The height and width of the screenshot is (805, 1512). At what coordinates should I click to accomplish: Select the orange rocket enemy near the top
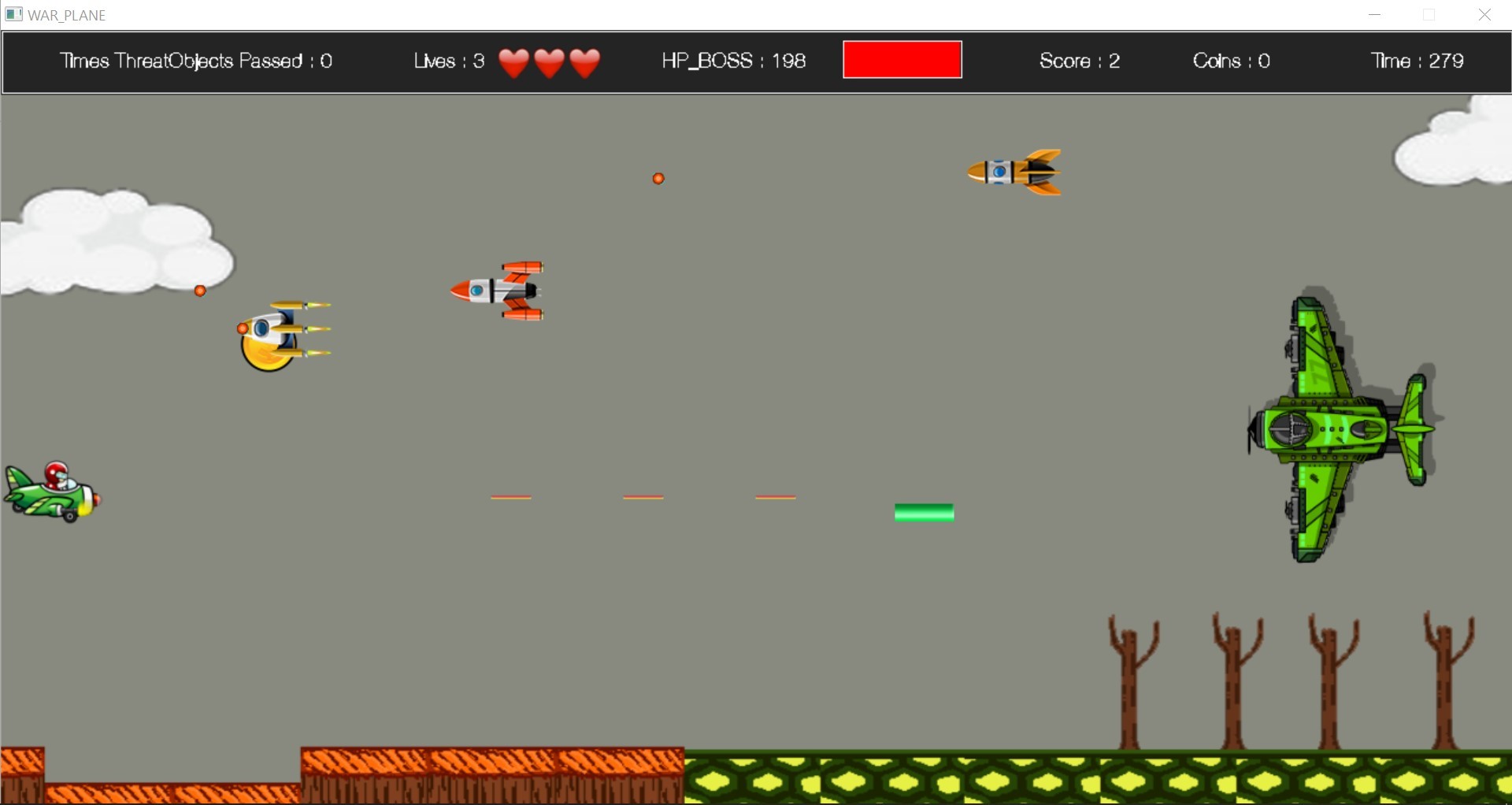click(1016, 172)
